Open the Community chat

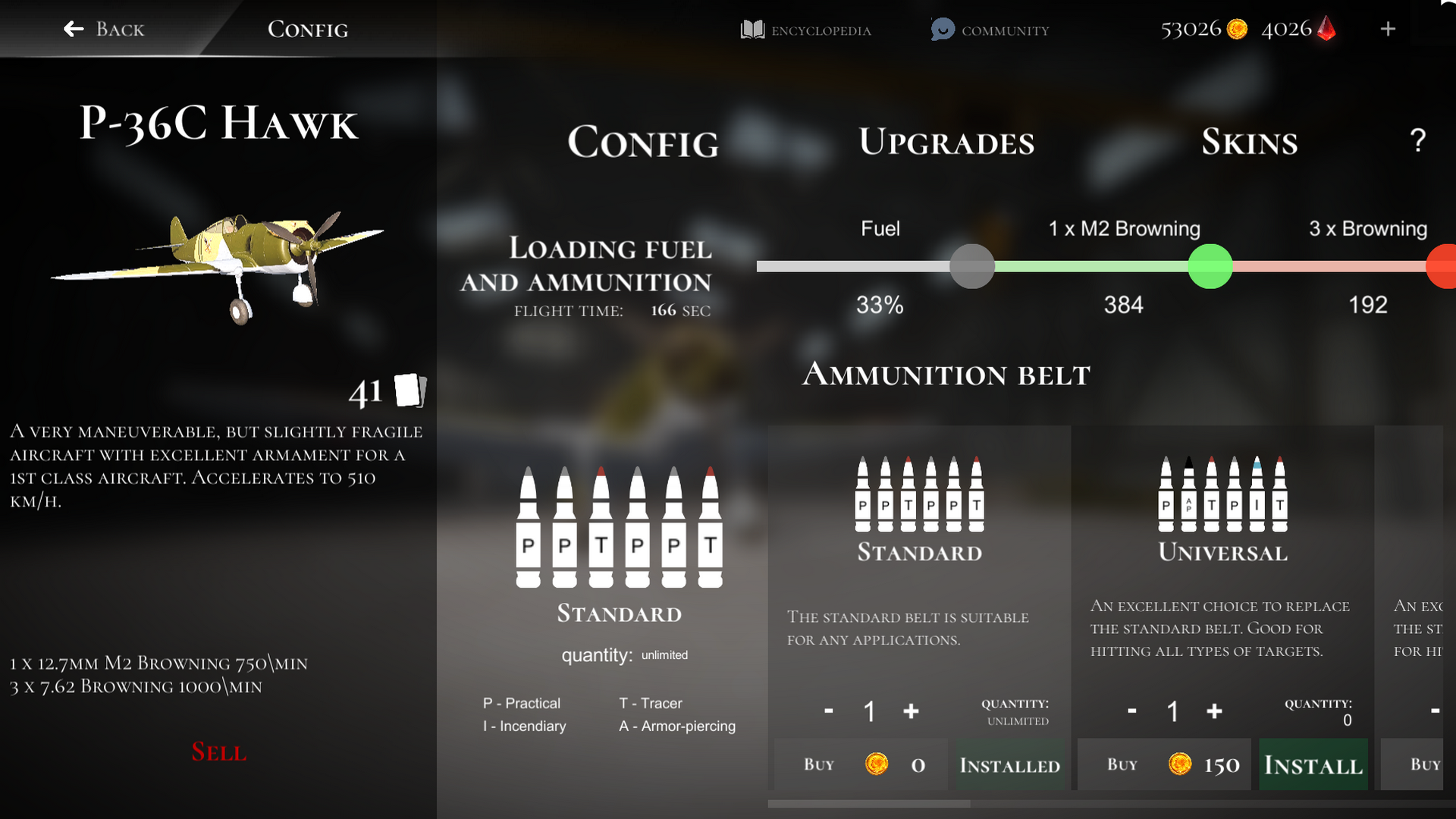coord(988,30)
